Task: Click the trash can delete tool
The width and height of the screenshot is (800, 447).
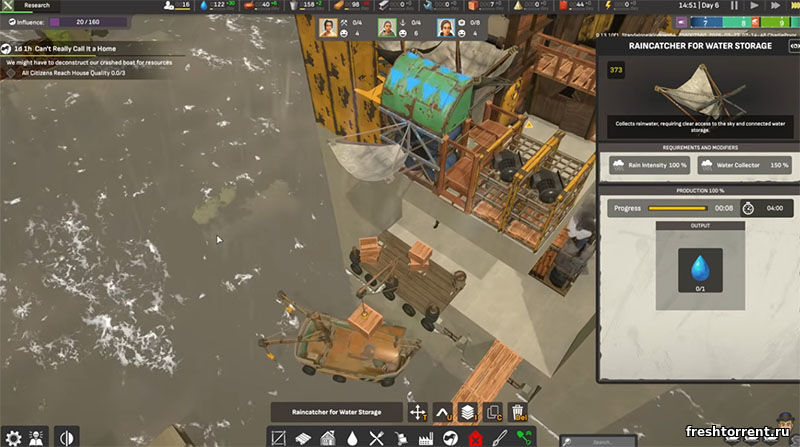Action: pos(518,411)
